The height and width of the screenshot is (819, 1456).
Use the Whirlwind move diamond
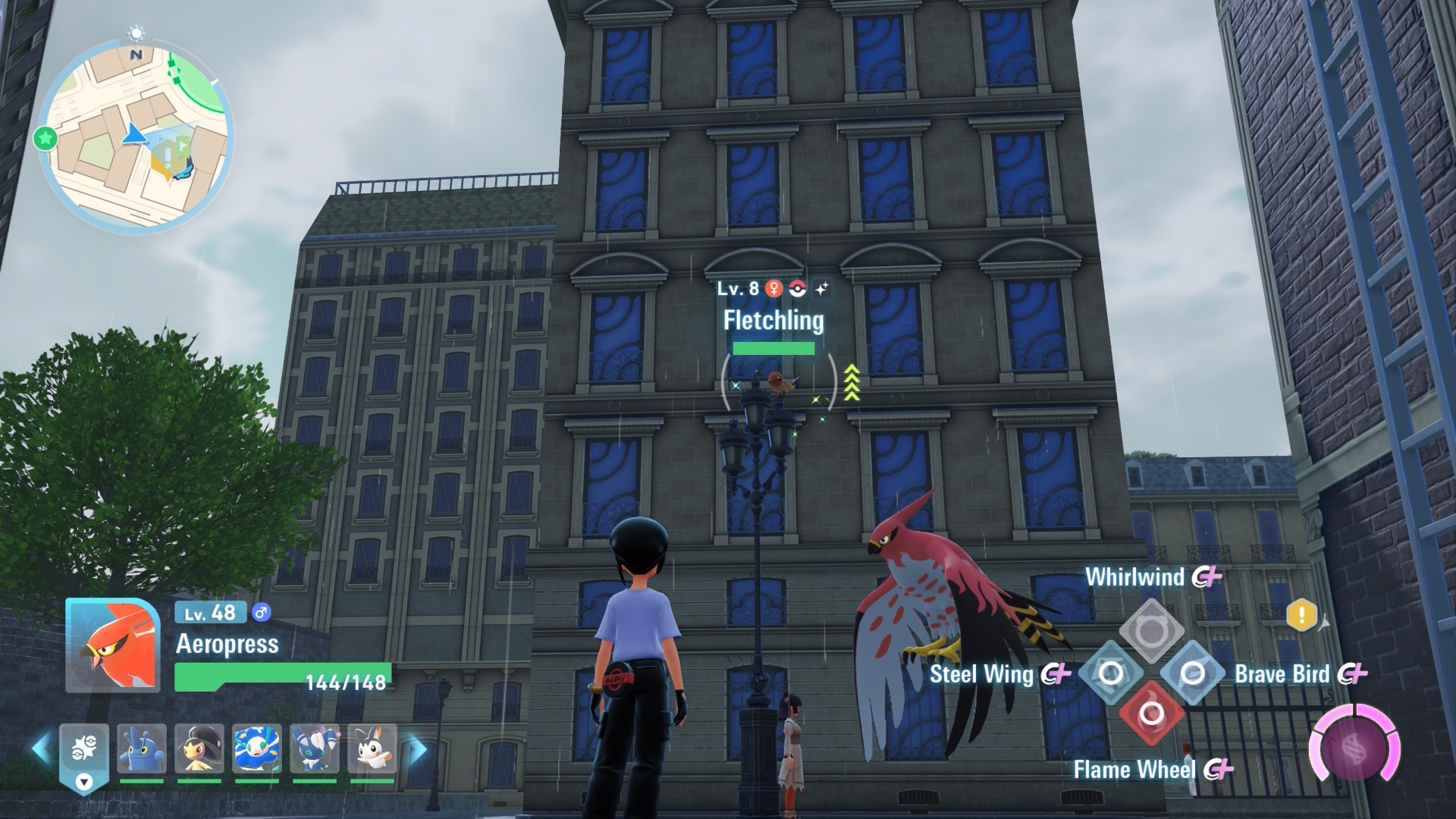[x=1151, y=630]
